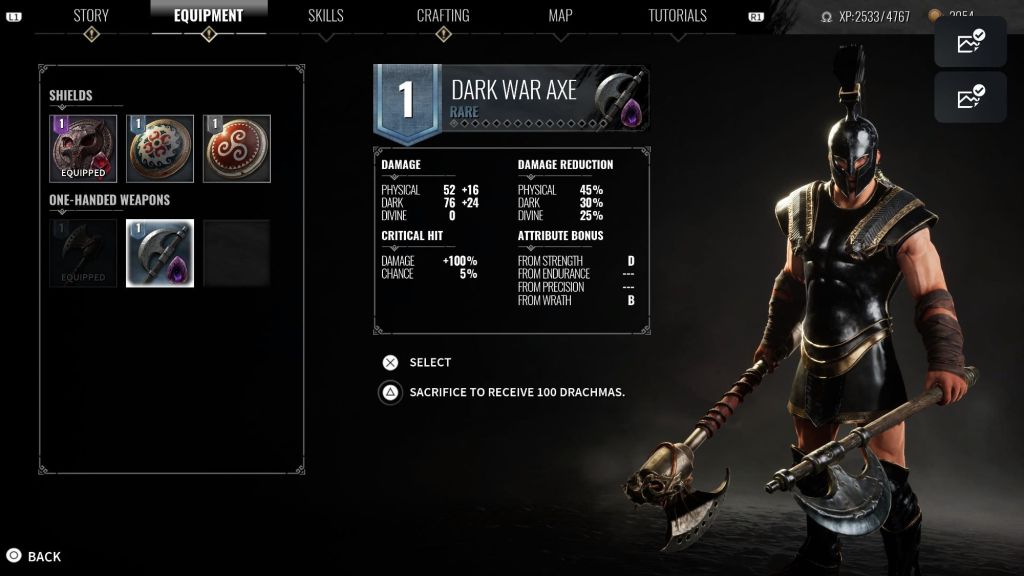Go to the Skills tab

(325, 16)
